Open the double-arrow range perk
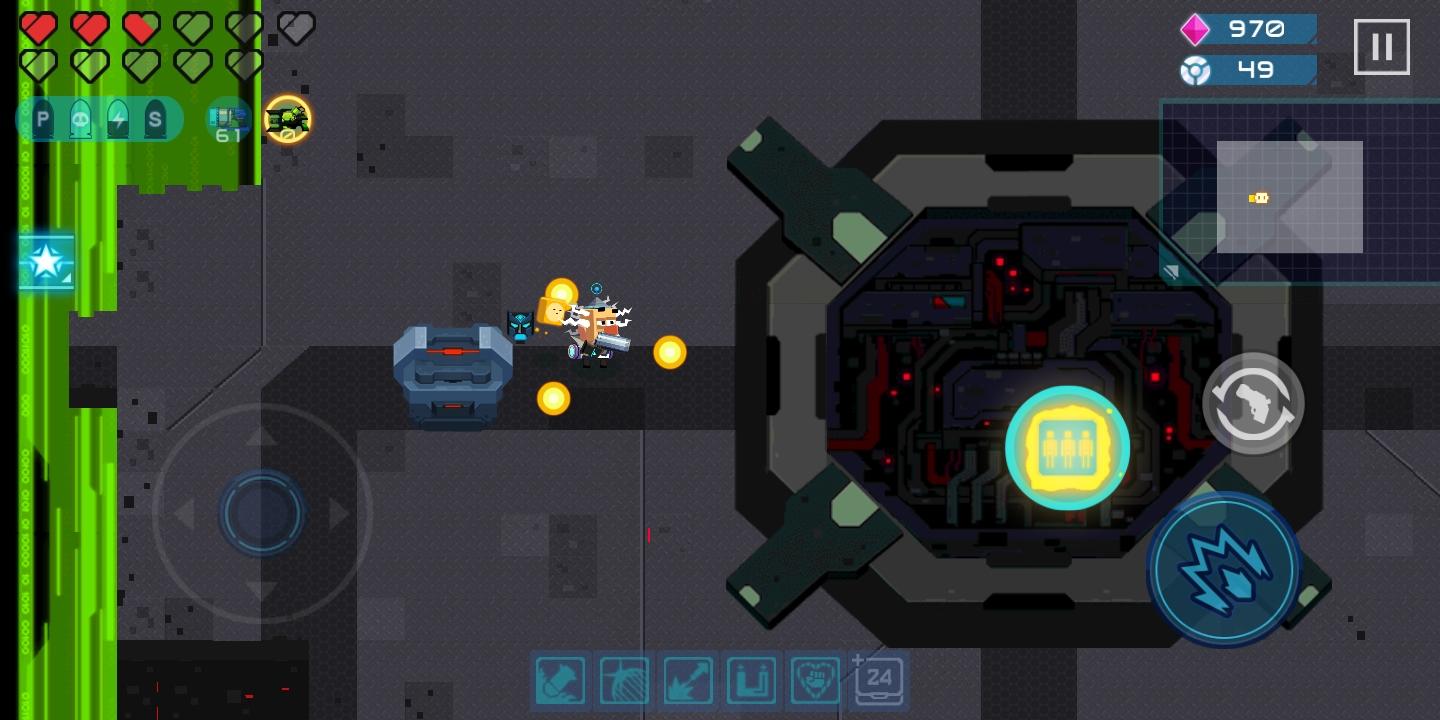 [688, 680]
